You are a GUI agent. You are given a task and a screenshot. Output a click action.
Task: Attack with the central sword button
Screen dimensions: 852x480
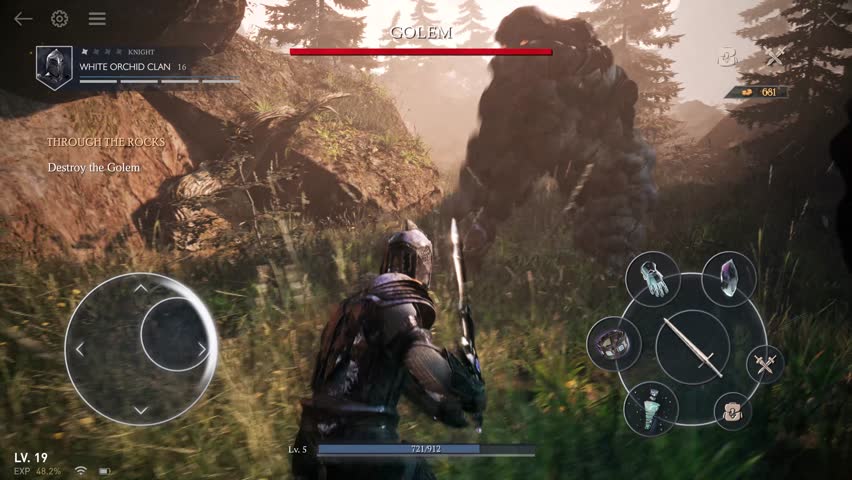point(693,346)
